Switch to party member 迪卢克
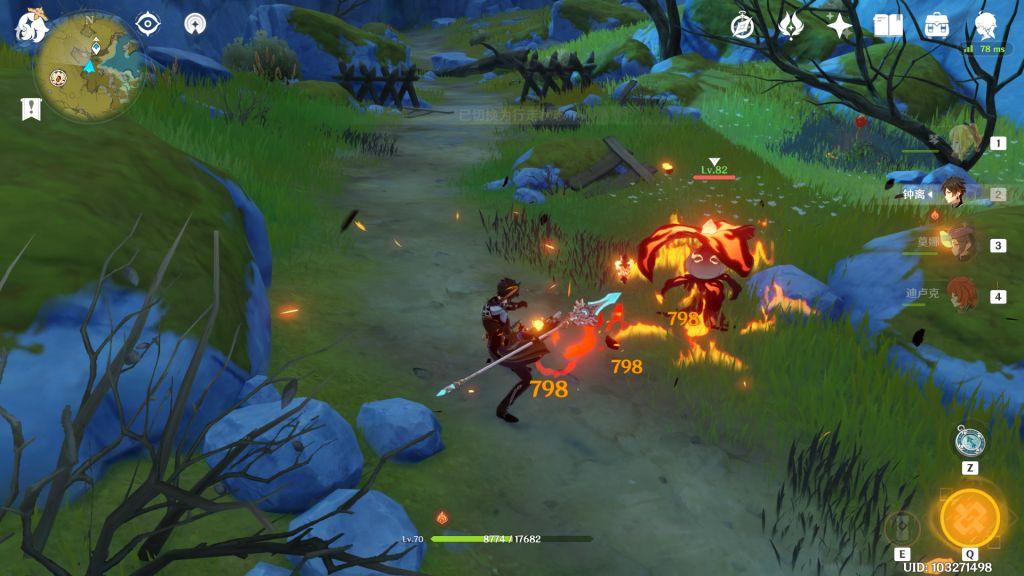The height and width of the screenshot is (576, 1024). tap(960, 296)
